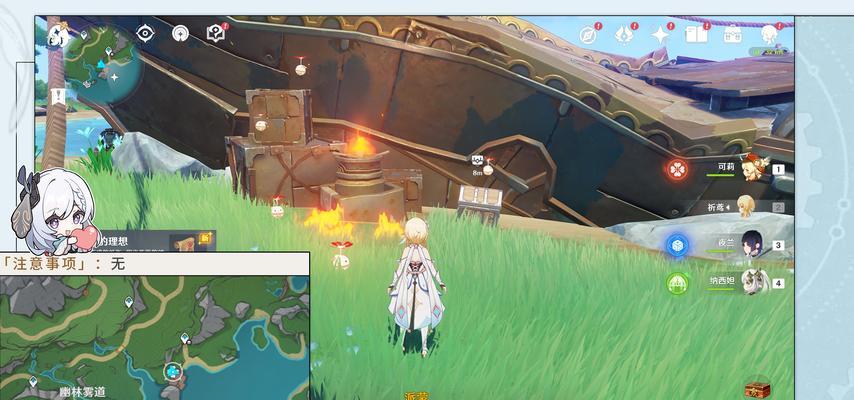Open the winged battle pass icon
The image size is (854, 400).
(x=624, y=35)
